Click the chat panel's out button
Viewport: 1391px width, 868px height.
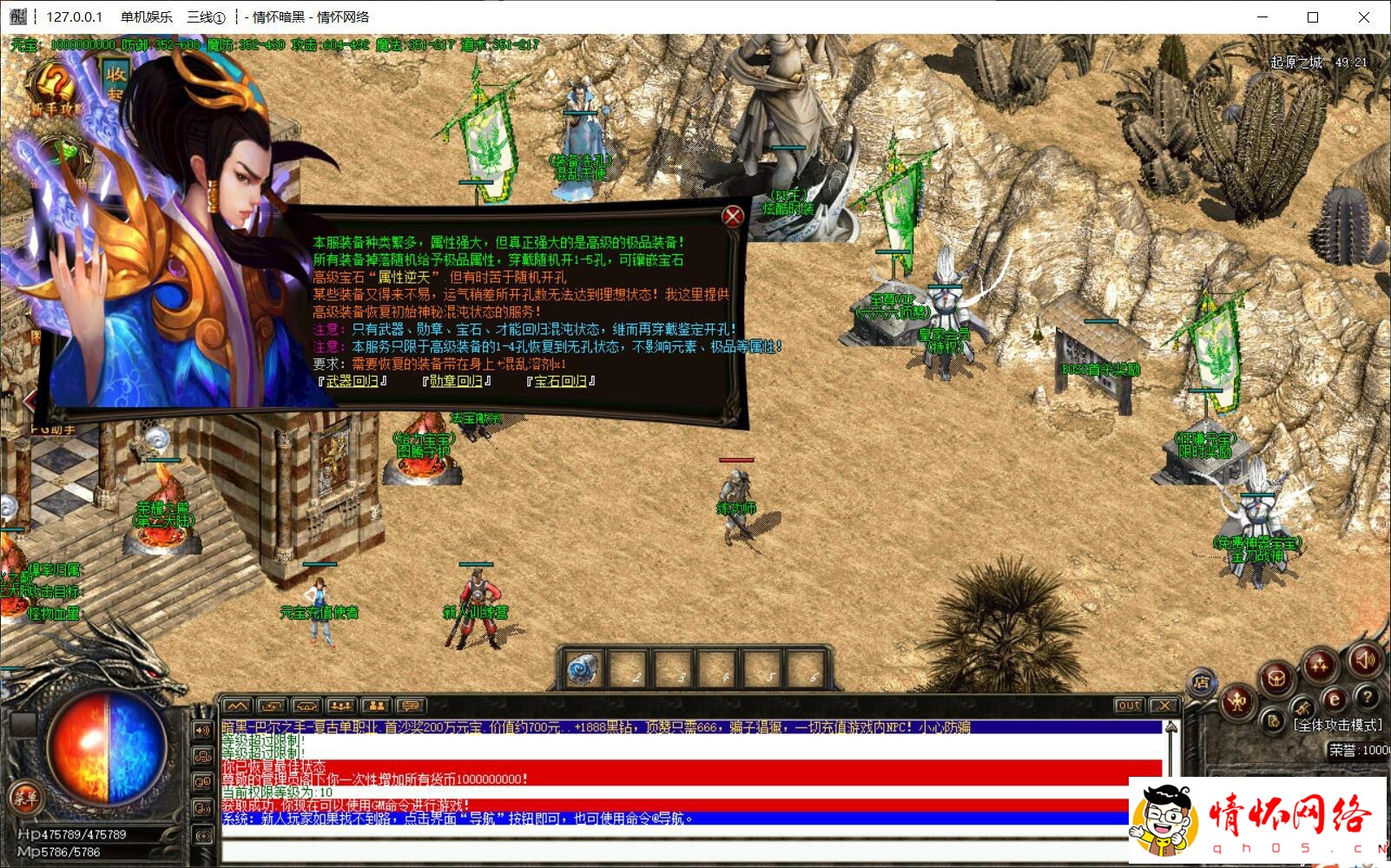[x=1129, y=706]
